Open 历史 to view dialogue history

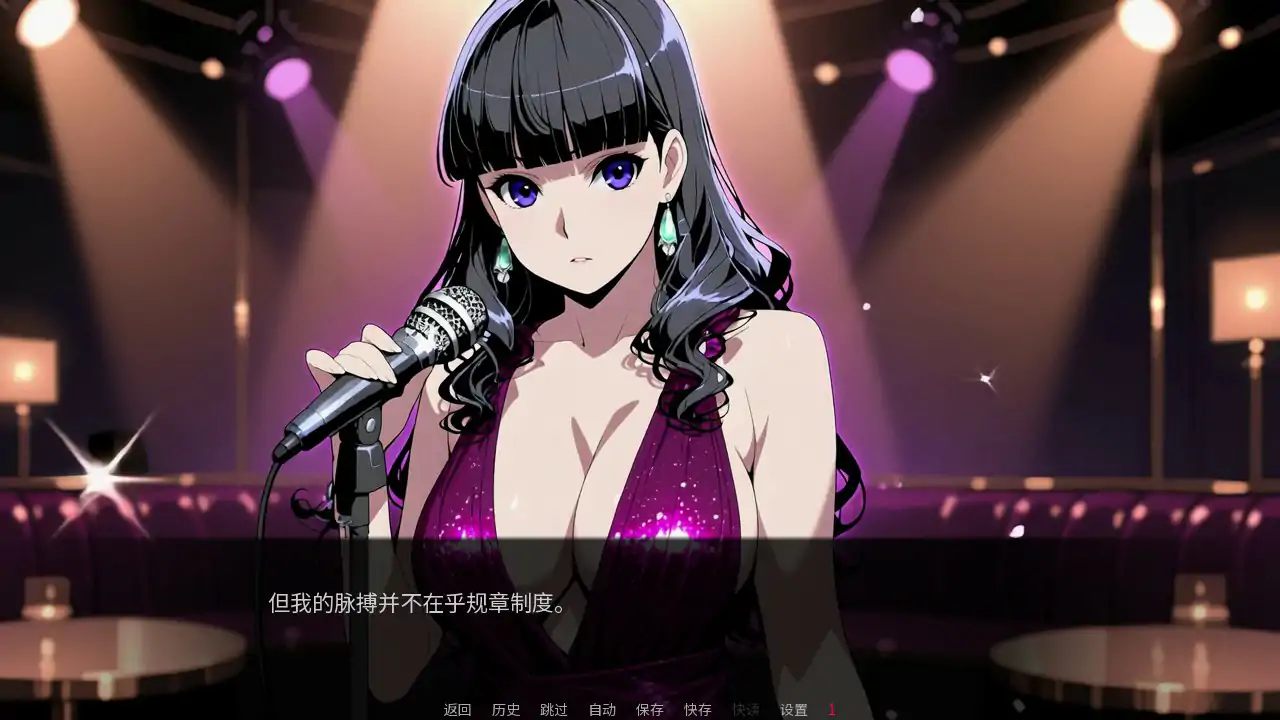coord(506,710)
